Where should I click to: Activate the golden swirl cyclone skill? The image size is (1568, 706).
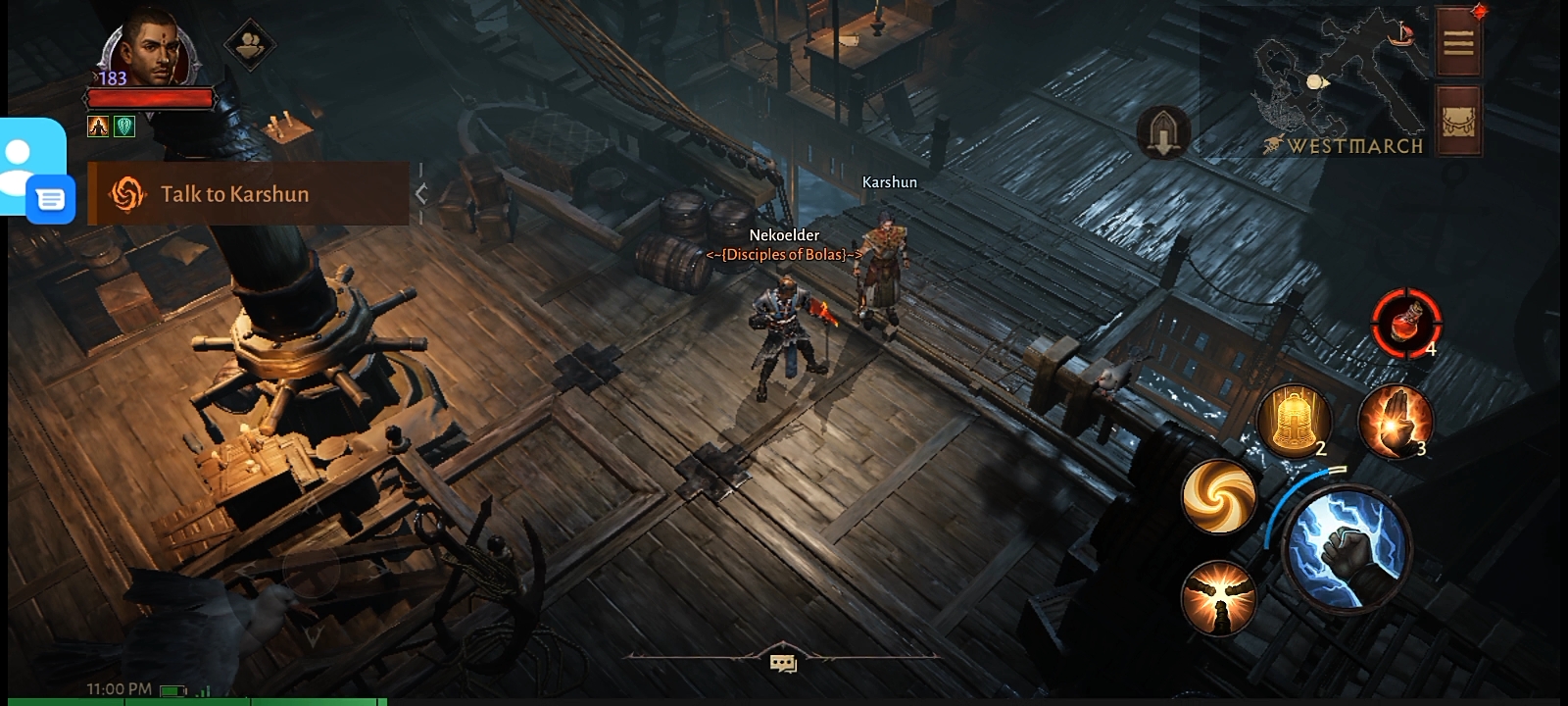coord(1219,496)
